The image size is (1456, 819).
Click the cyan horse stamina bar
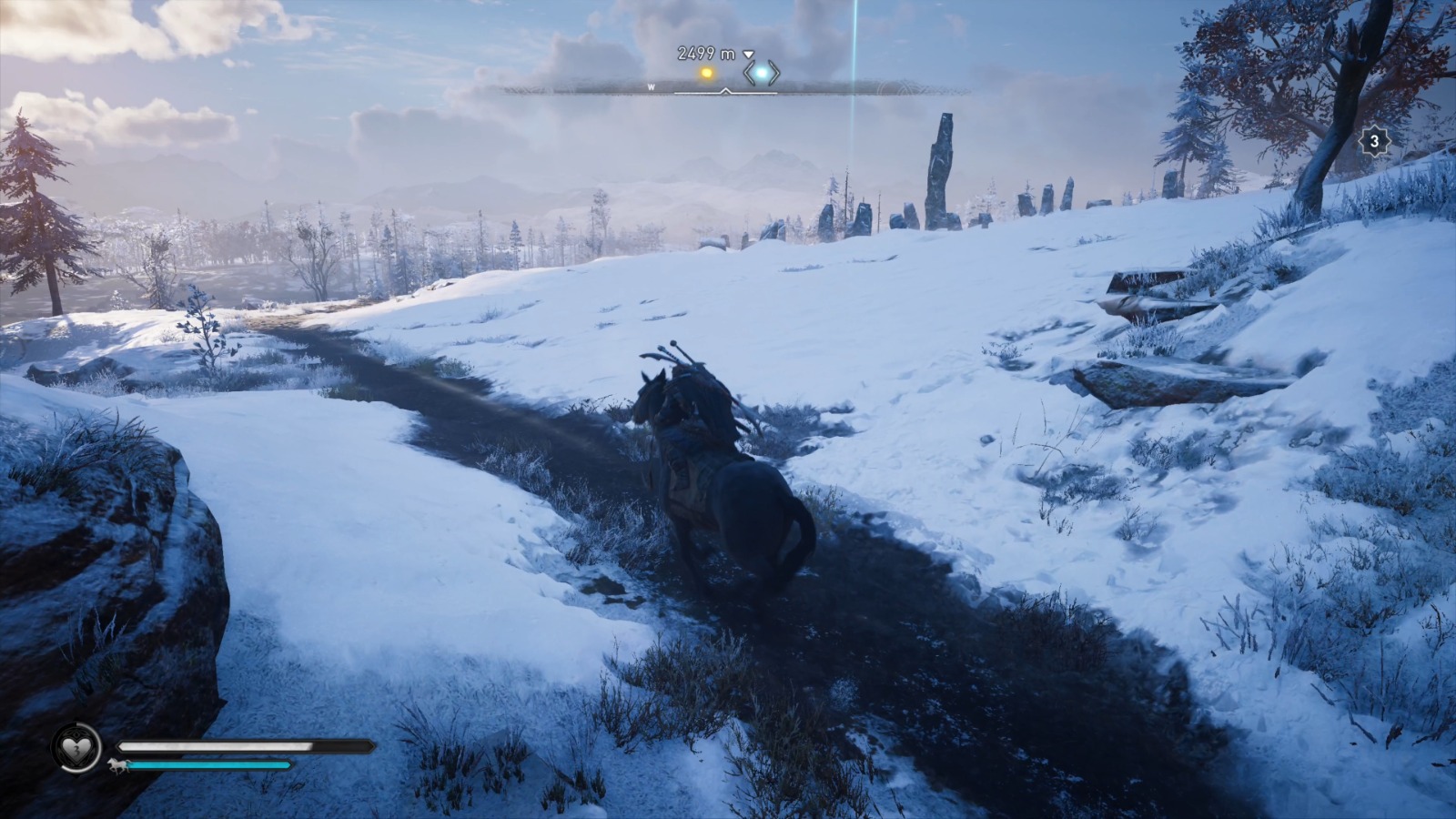coord(209,765)
